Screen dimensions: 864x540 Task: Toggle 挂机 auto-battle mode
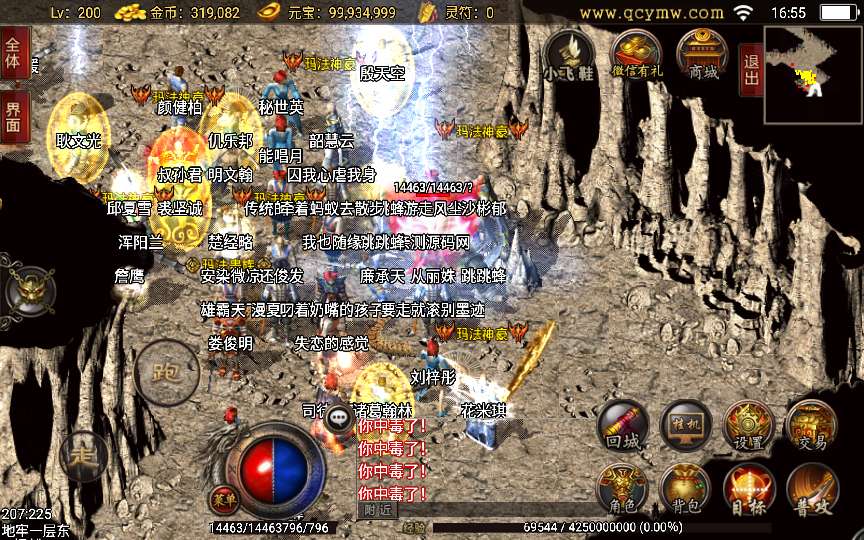[x=685, y=423]
